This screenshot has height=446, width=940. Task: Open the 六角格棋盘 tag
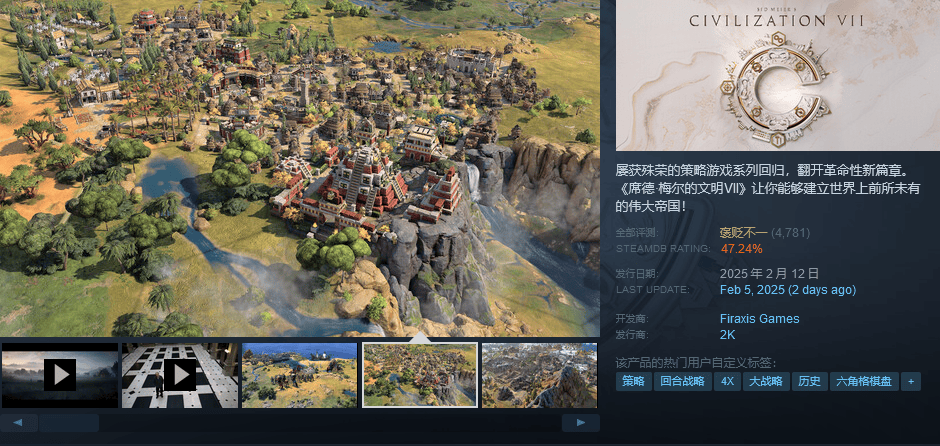pos(862,381)
